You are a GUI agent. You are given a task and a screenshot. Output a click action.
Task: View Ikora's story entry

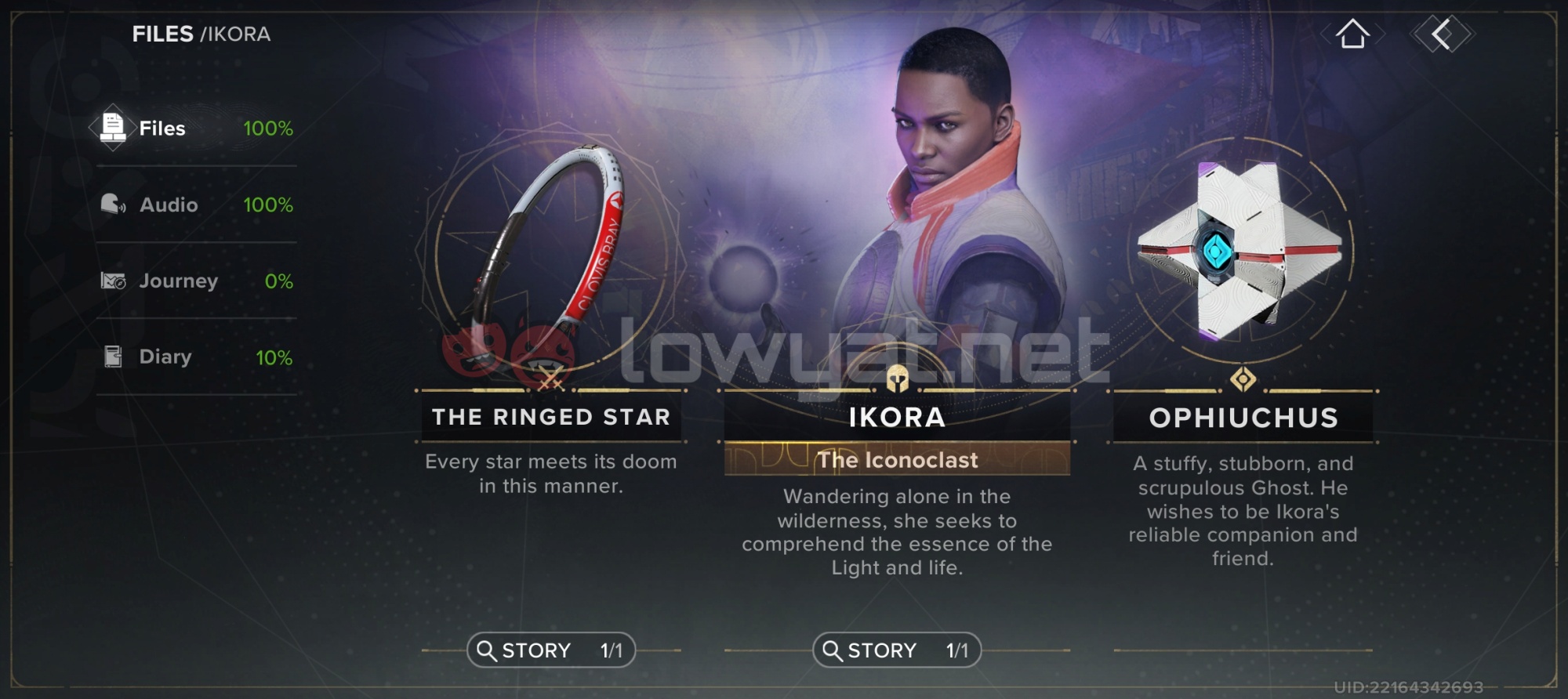(x=896, y=650)
